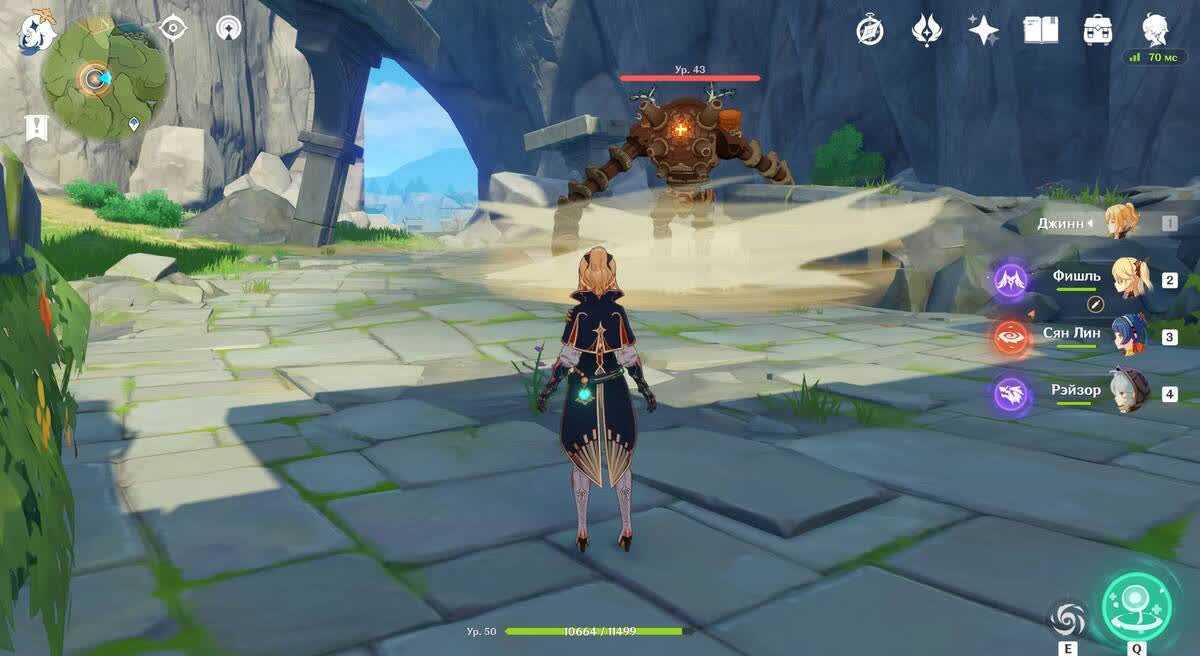Click the signal-arc icon right of the eye

point(229,28)
